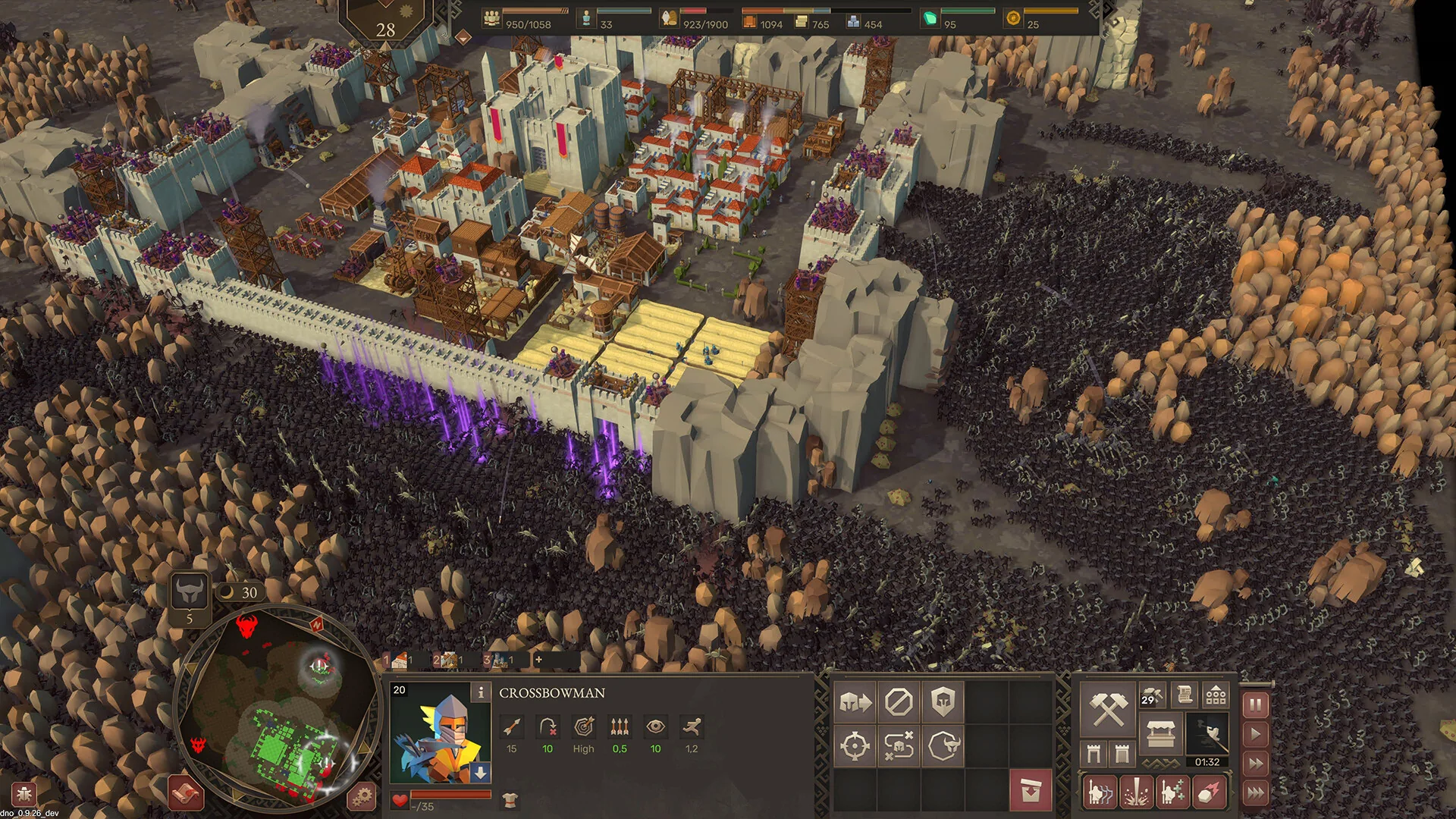The height and width of the screenshot is (819, 1456).
Task: Show crossbowman unit info
Action: coord(480,692)
